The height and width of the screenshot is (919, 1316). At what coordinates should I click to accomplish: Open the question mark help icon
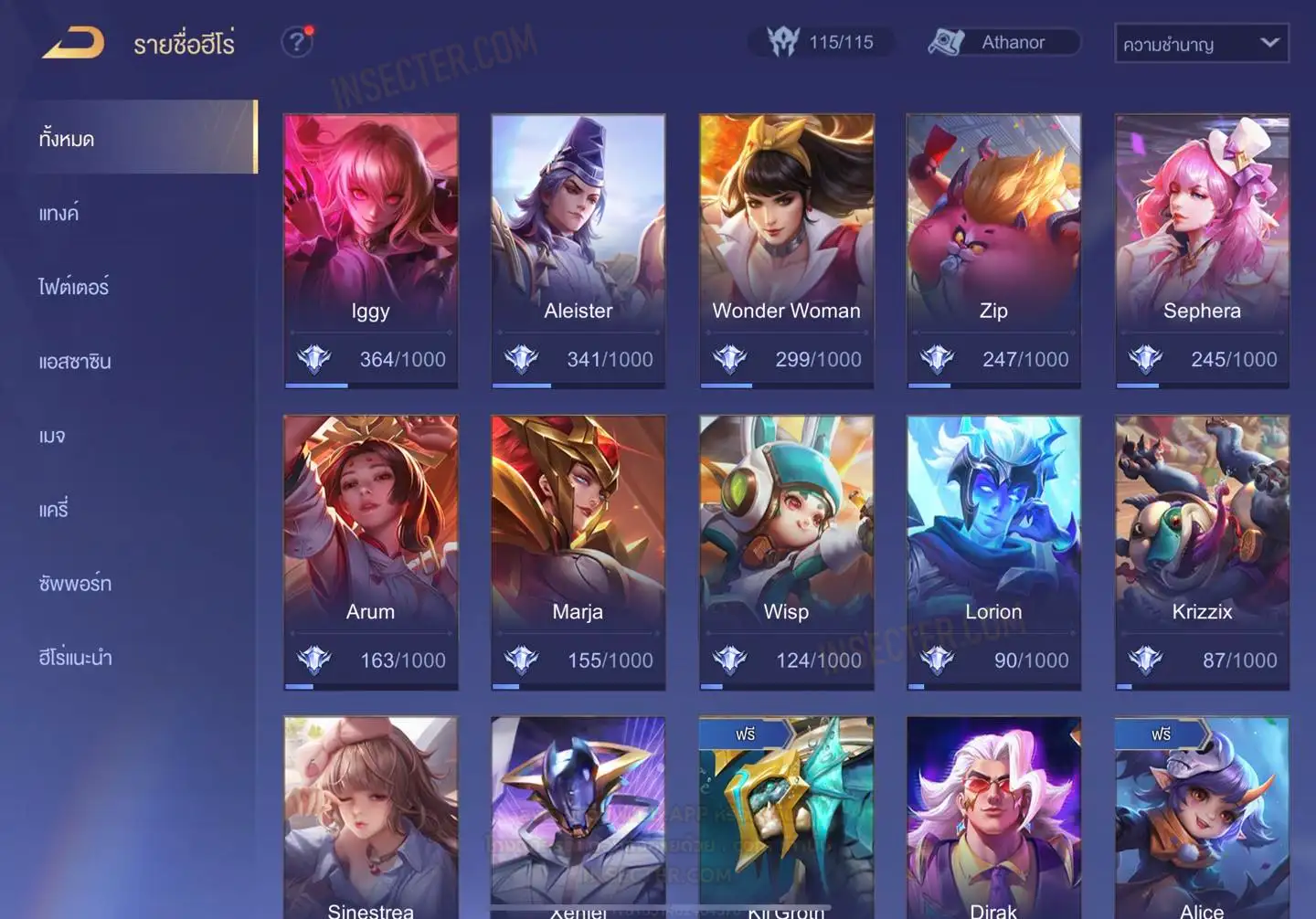tap(296, 42)
